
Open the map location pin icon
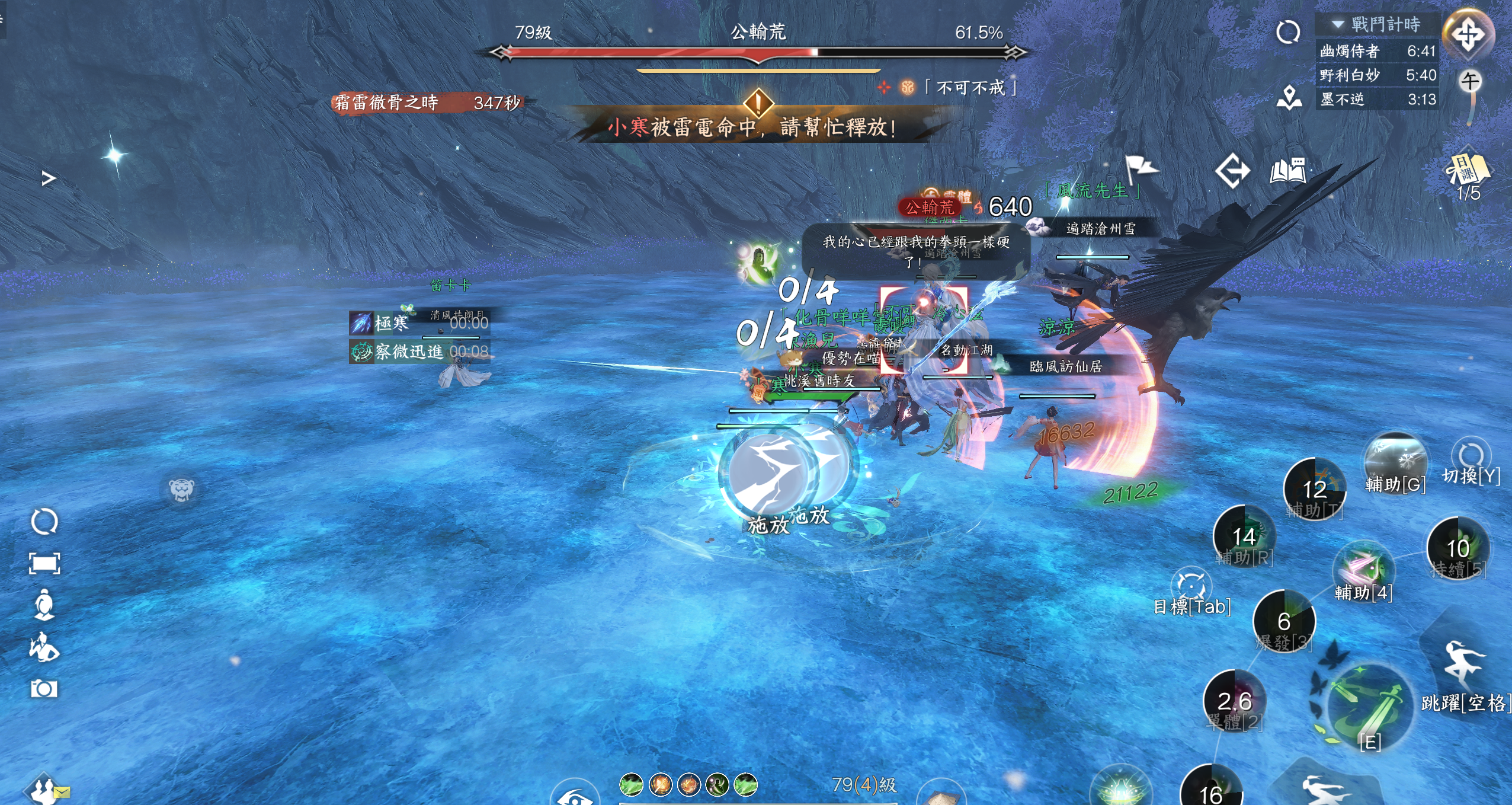[1289, 98]
